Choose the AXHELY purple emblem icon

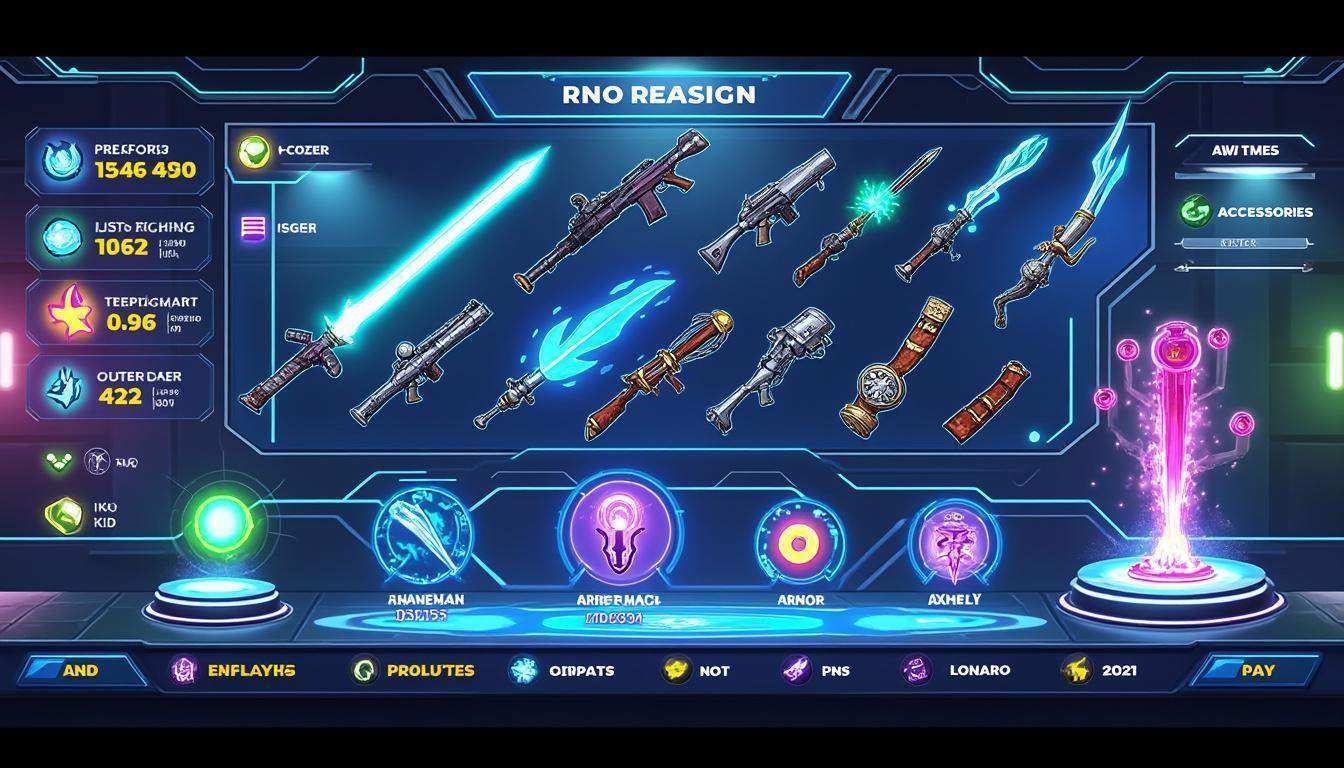pos(953,543)
